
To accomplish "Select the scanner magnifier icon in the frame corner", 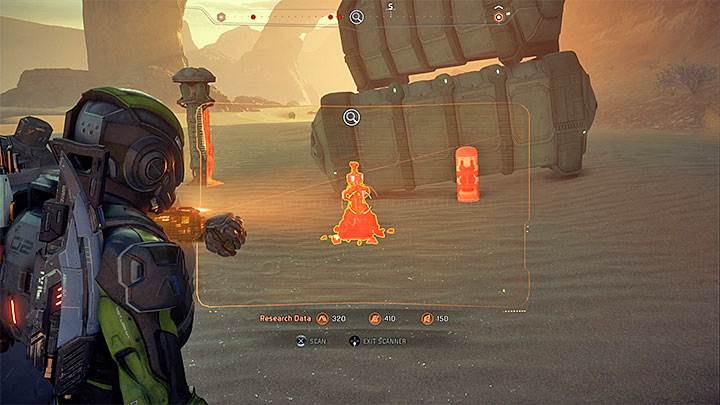I will pyautogui.click(x=352, y=118).
